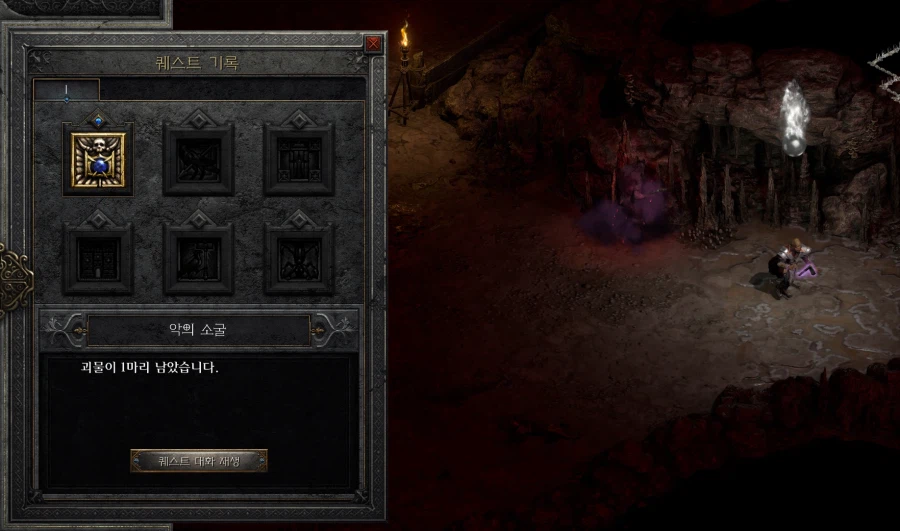Select the greyed-out Sisters' Burial Grounds quest icon

[198, 159]
